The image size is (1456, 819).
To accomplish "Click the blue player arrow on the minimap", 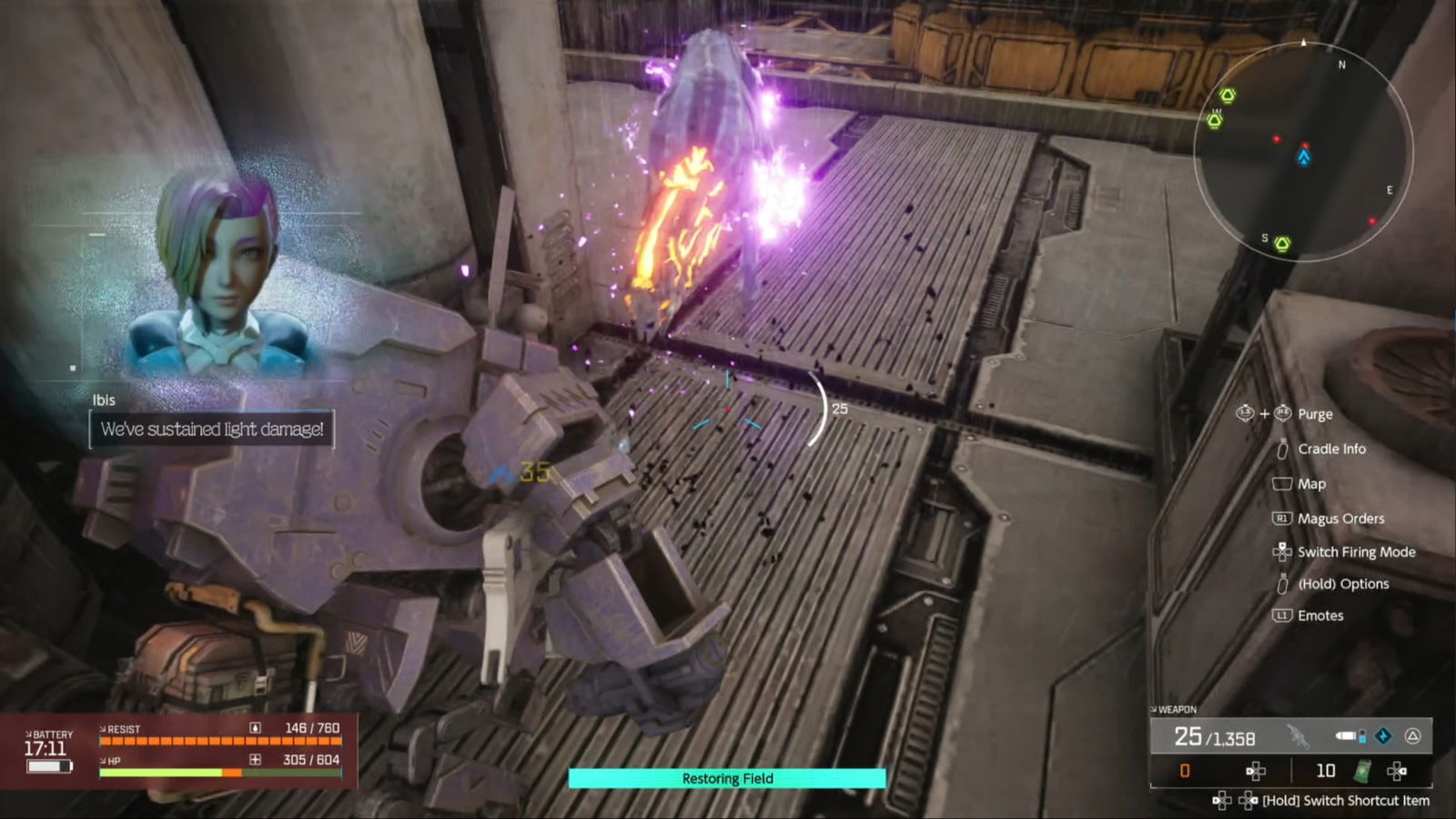I will tap(1304, 158).
